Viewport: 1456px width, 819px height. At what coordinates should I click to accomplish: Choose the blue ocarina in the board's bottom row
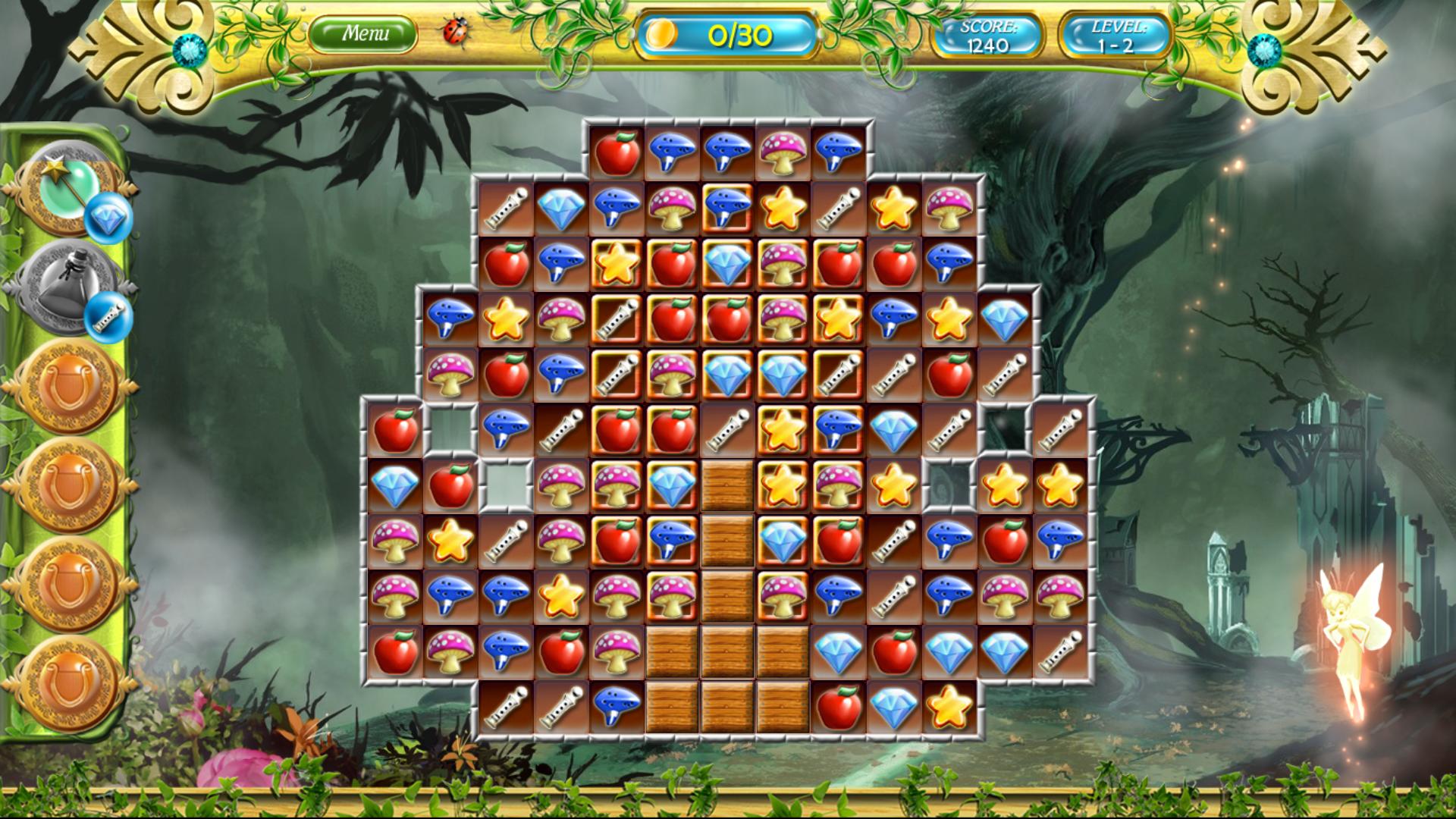617,707
